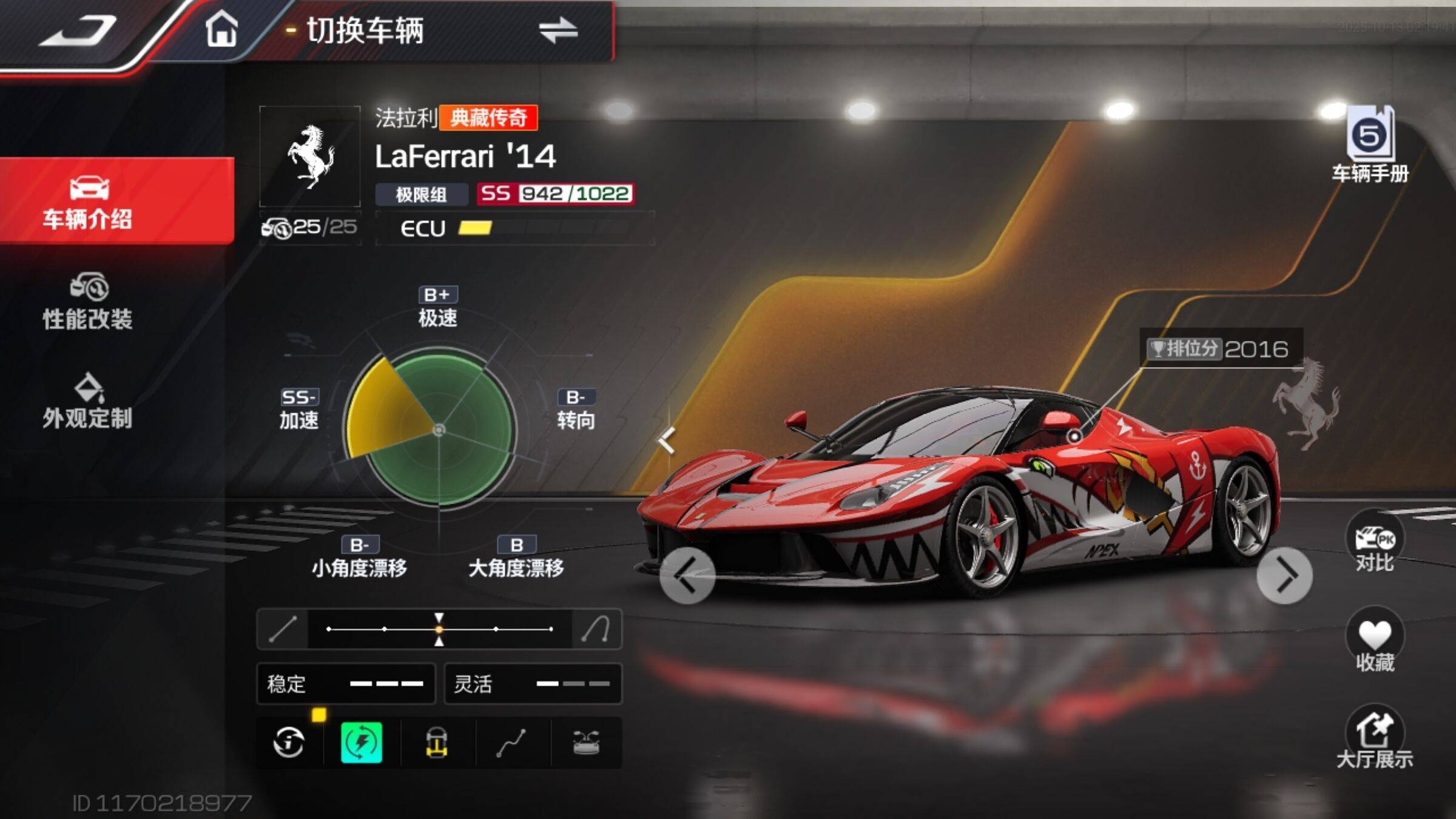The height and width of the screenshot is (819, 1456).
Task: Open the home screen via house icon
Action: tap(221, 30)
